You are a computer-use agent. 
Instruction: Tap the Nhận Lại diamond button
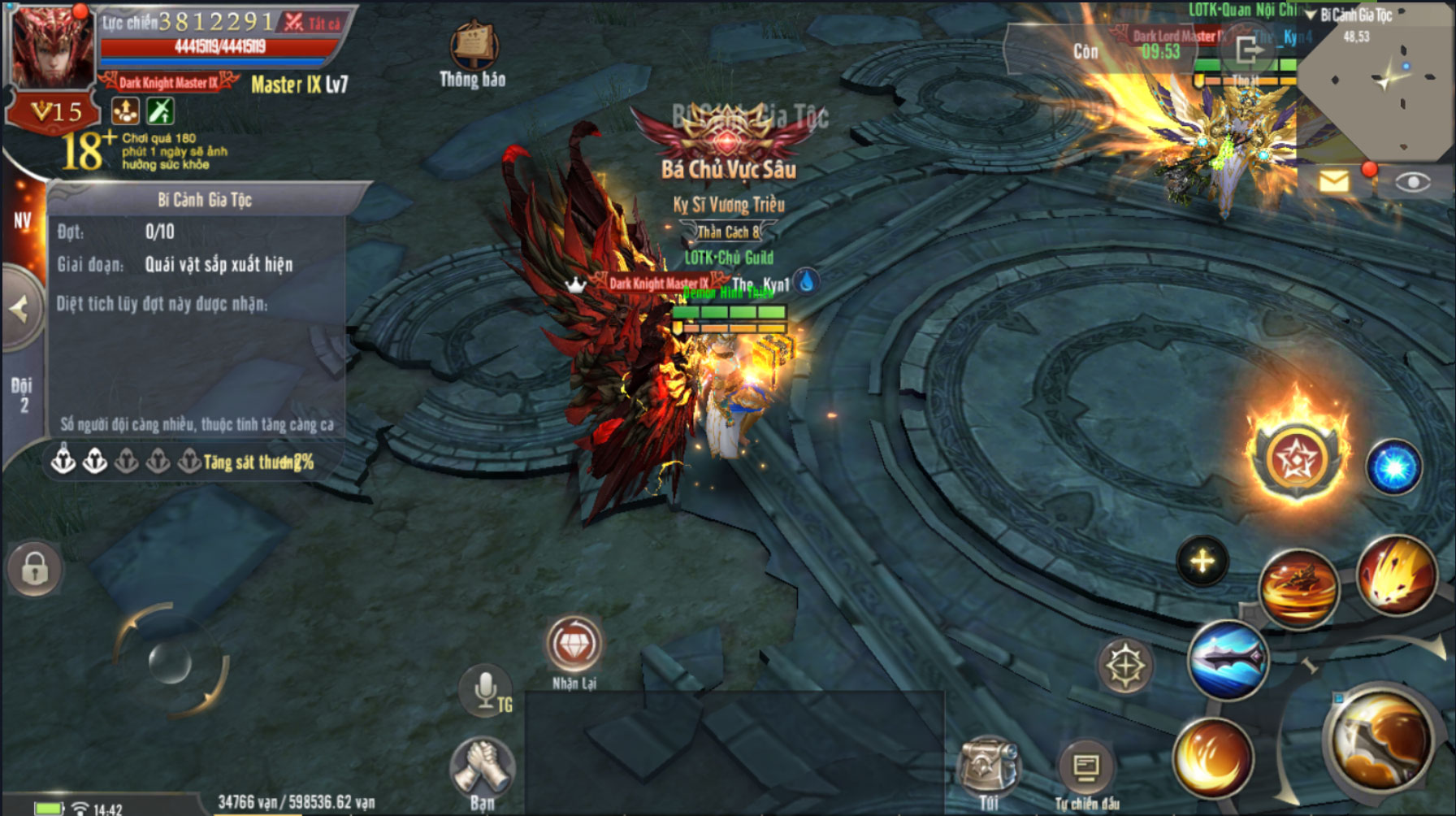coord(574,645)
